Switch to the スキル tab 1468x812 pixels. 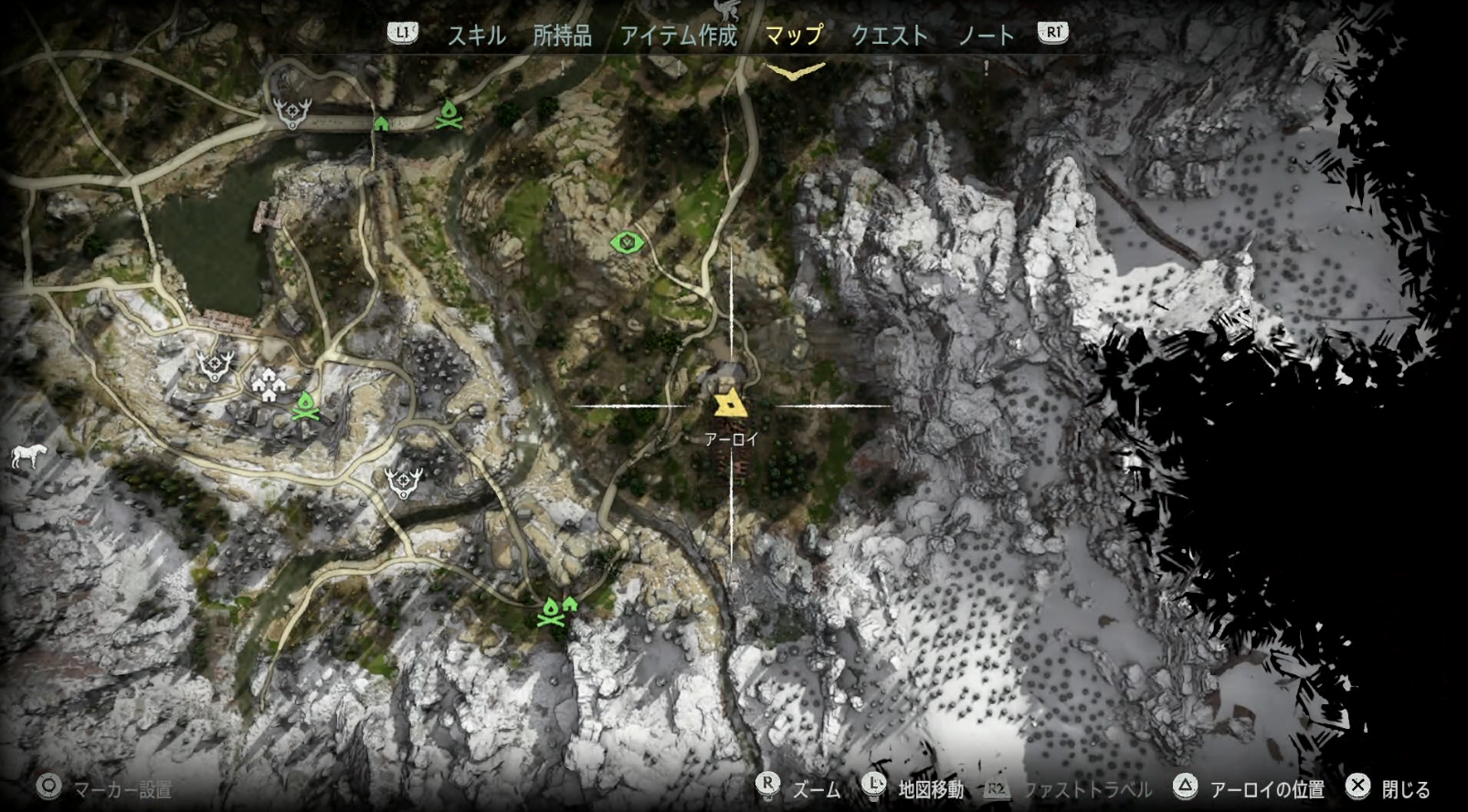coord(476,36)
